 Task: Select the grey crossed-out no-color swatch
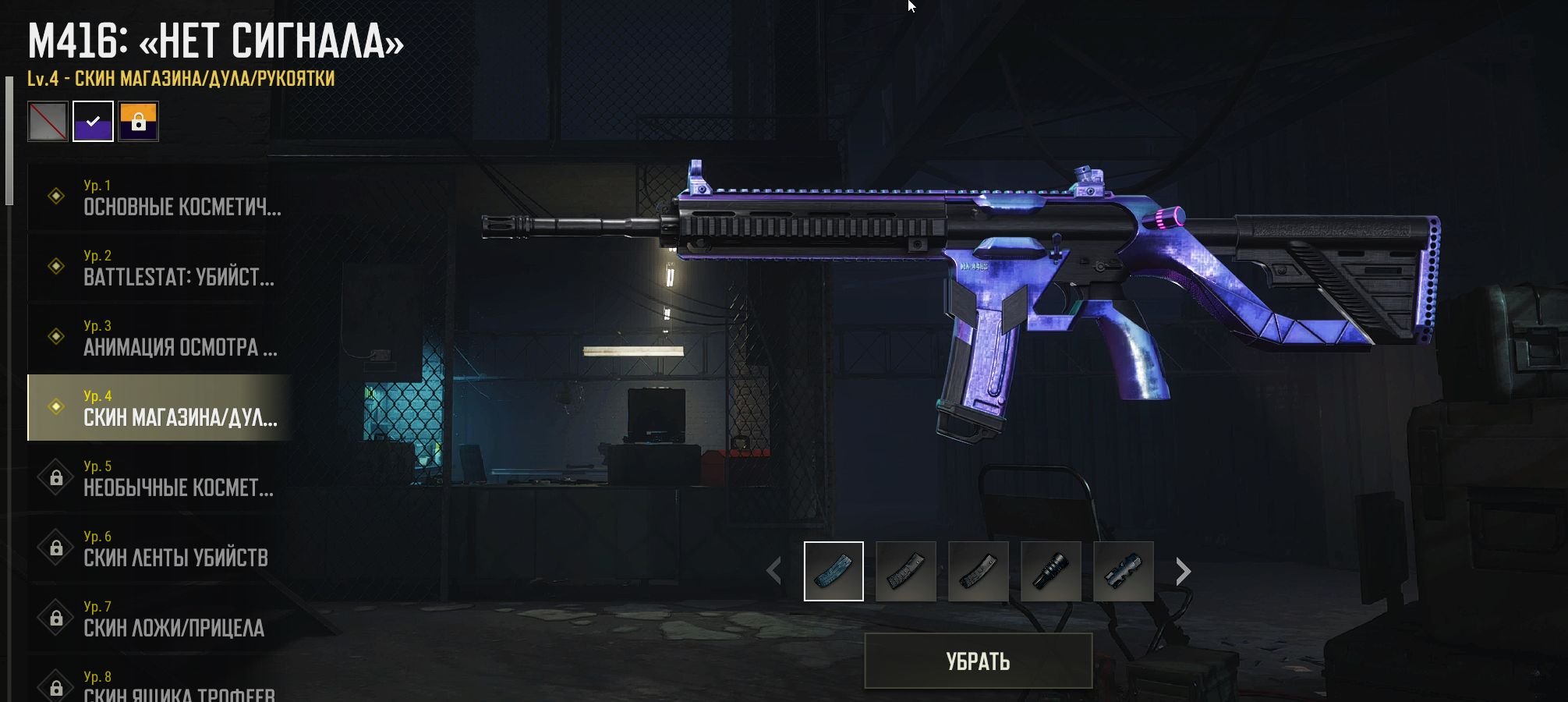pyautogui.click(x=48, y=122)
